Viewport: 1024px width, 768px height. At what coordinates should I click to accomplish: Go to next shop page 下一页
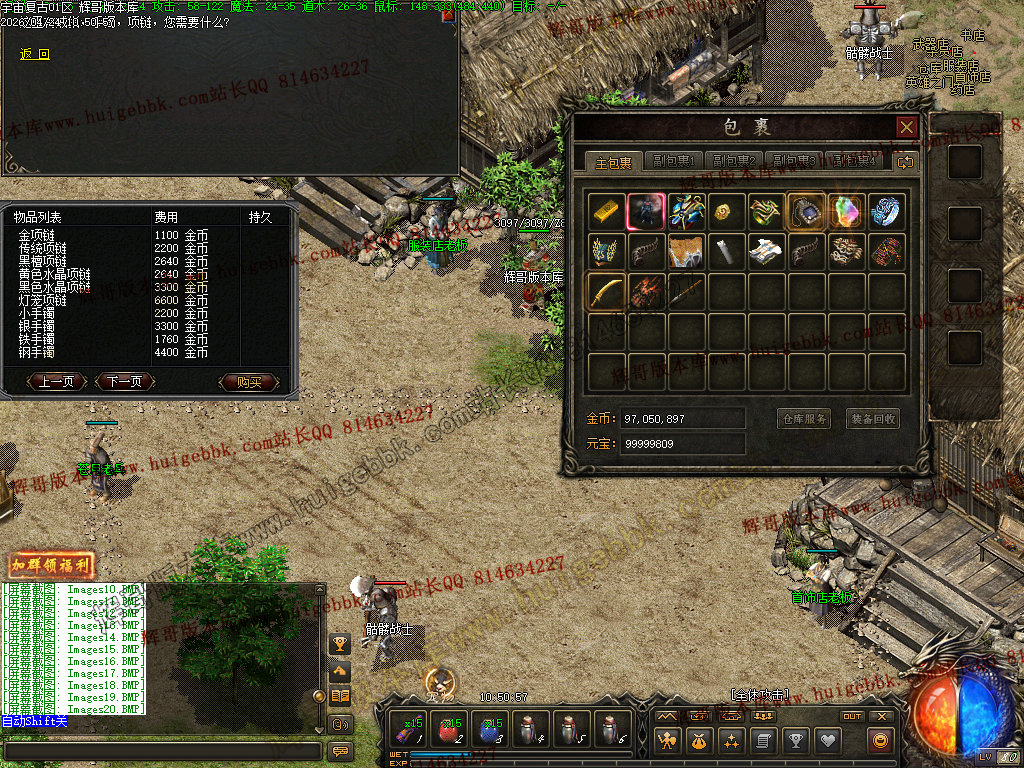[x=124, y=382]
